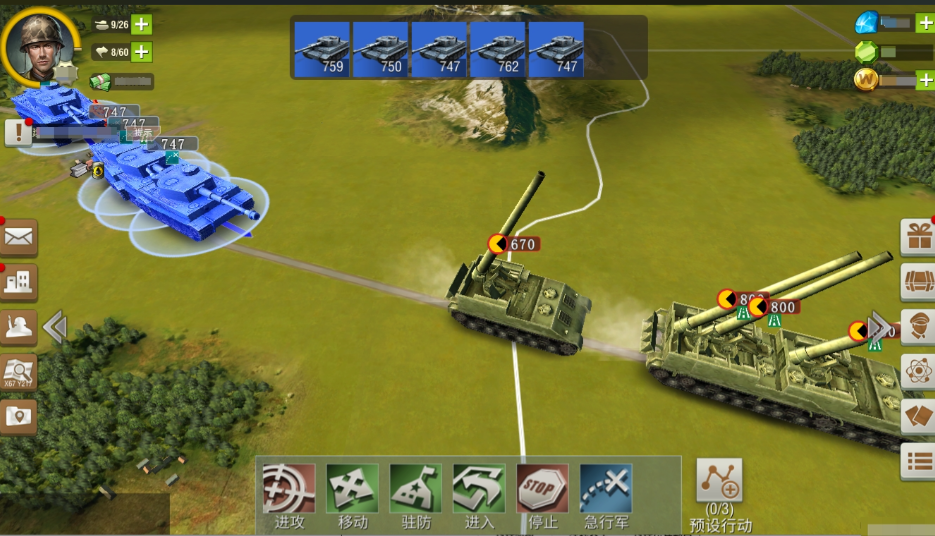This screenshot has height=536, width=935.
Task: Open the map coordinate search icon
Action: point(19,371)
